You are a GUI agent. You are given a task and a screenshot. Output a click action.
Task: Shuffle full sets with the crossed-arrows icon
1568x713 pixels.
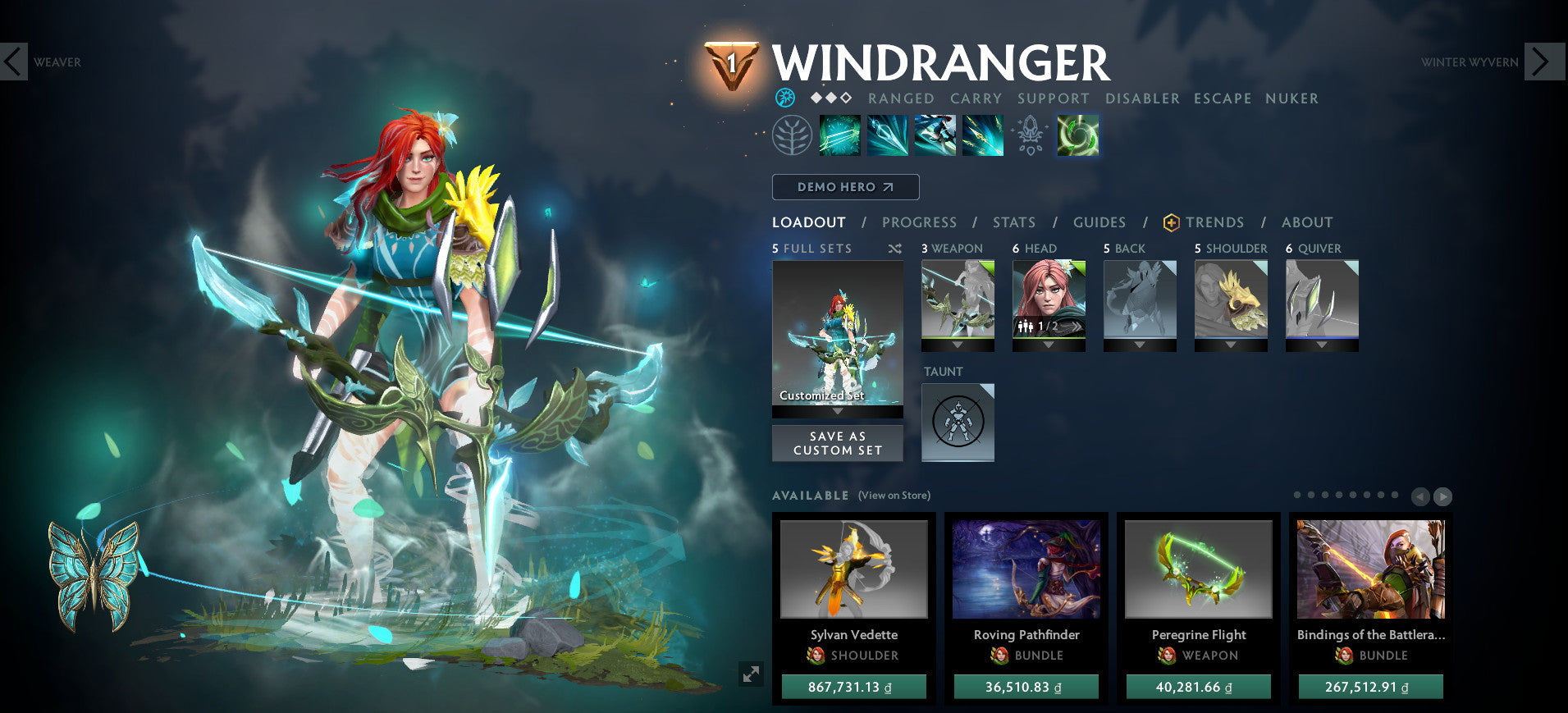point(897,249)
